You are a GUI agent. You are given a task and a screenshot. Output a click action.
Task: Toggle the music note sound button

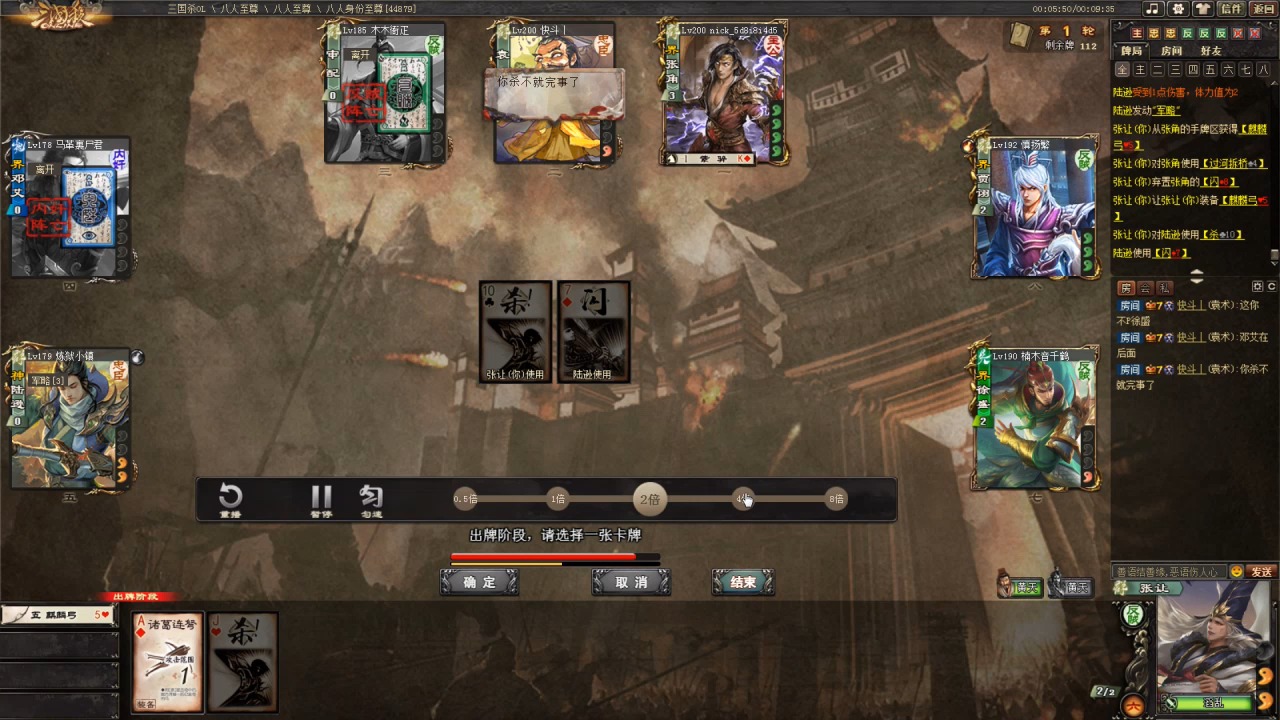click(x=1153, y=9)
